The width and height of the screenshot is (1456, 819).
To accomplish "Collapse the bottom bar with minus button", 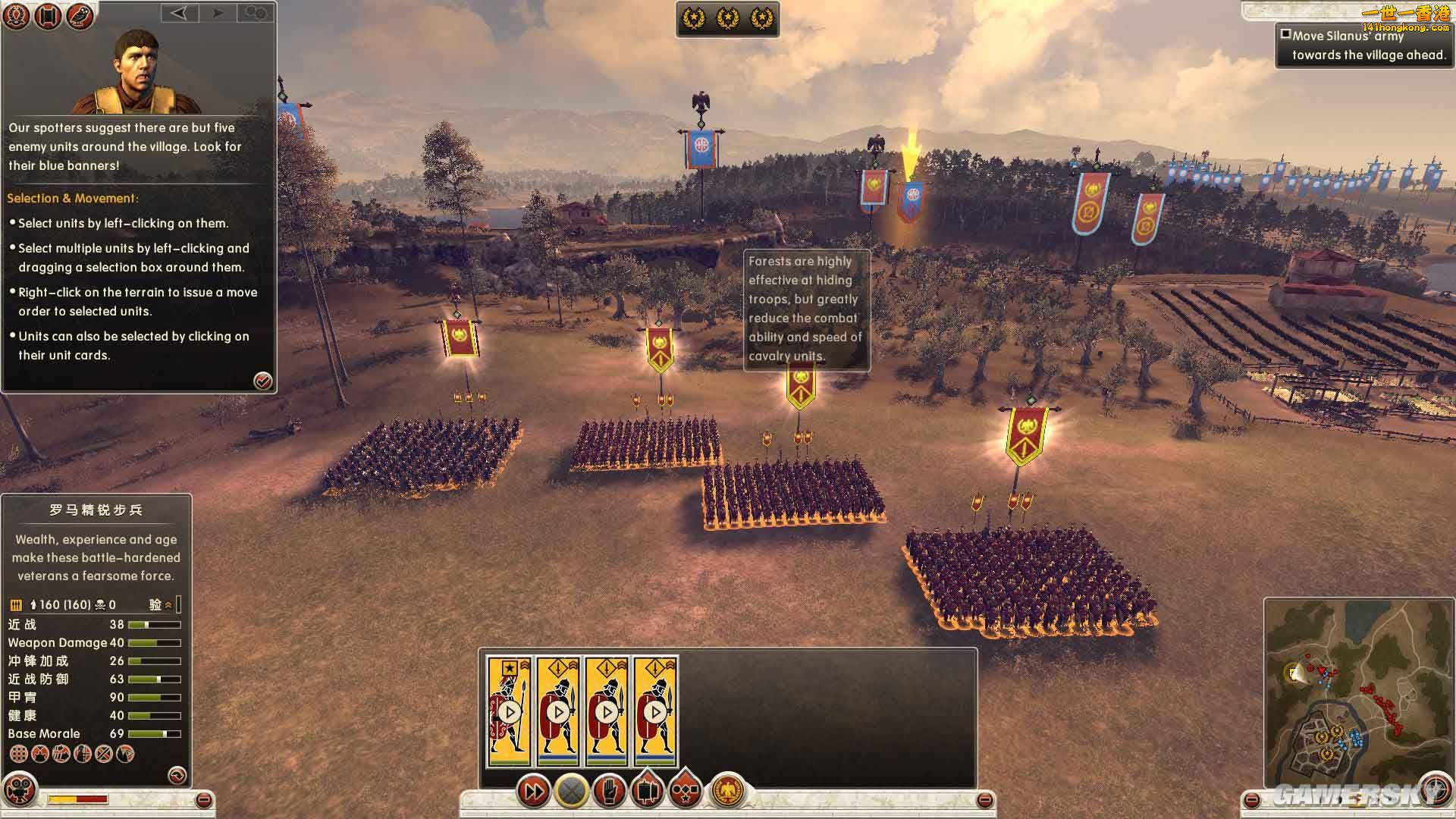I will pyautogui.click(x=985, y=799).
